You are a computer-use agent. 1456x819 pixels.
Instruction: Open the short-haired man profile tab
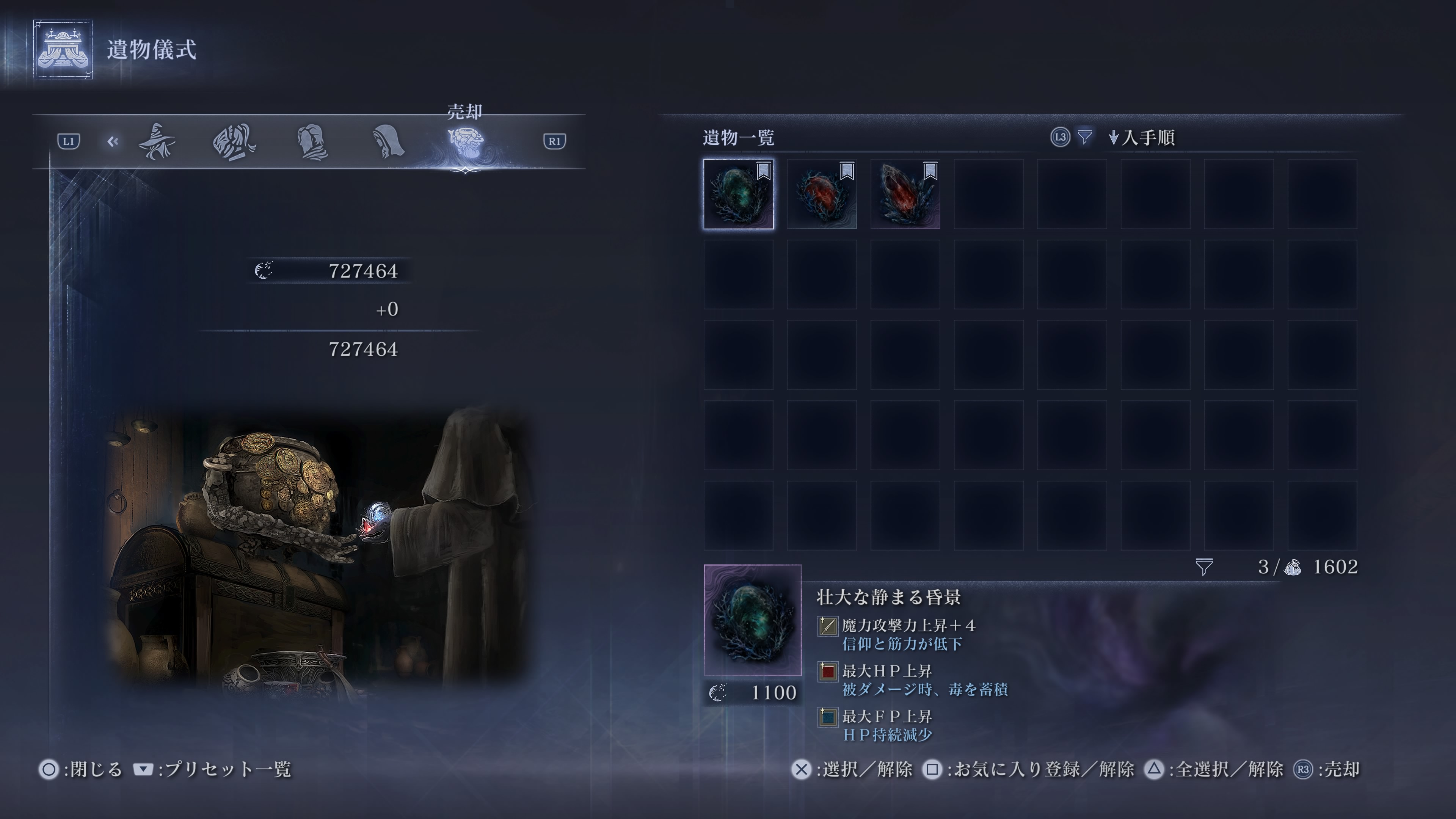[312, 143]
